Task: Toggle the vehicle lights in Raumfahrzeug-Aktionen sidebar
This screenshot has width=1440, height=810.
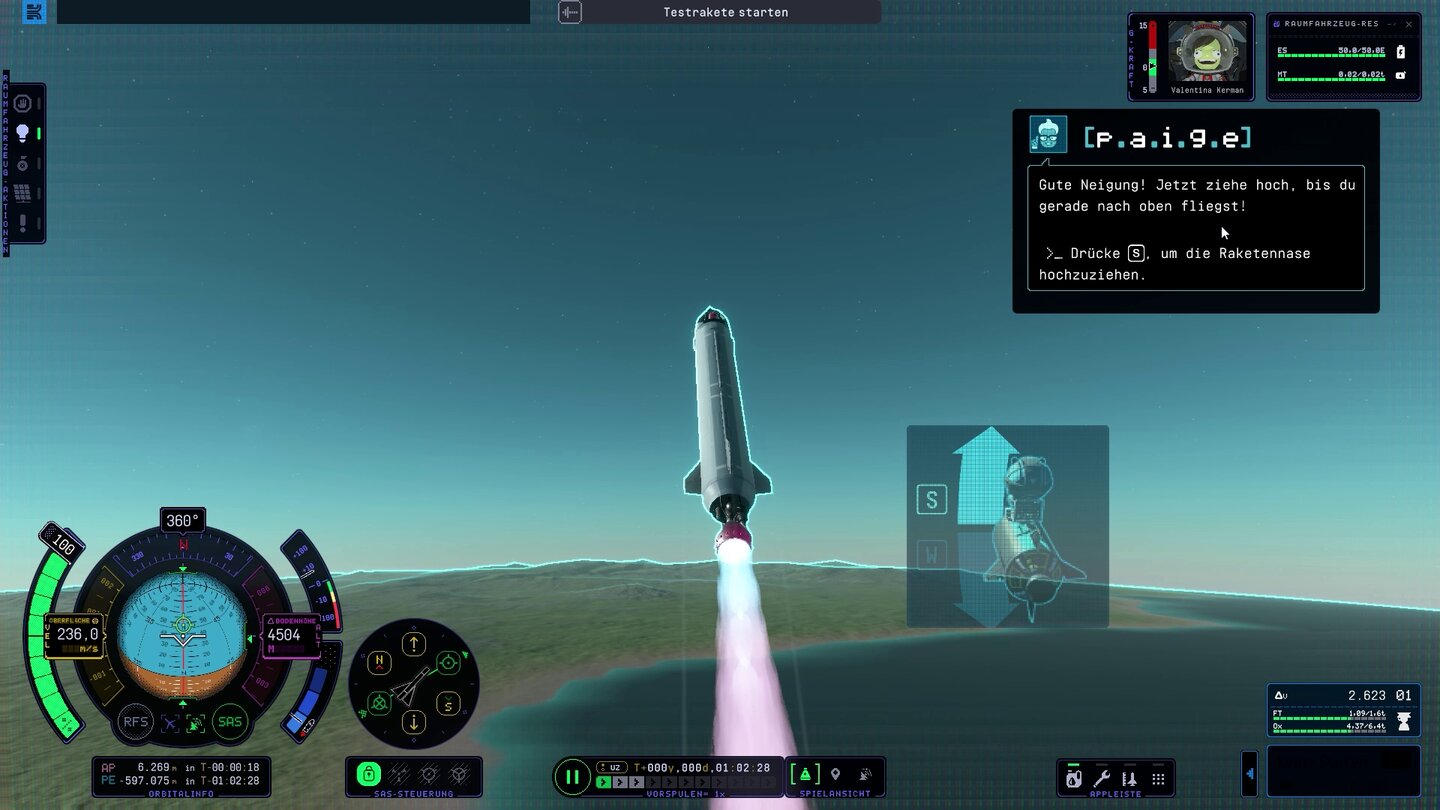Action: [22, 131]
